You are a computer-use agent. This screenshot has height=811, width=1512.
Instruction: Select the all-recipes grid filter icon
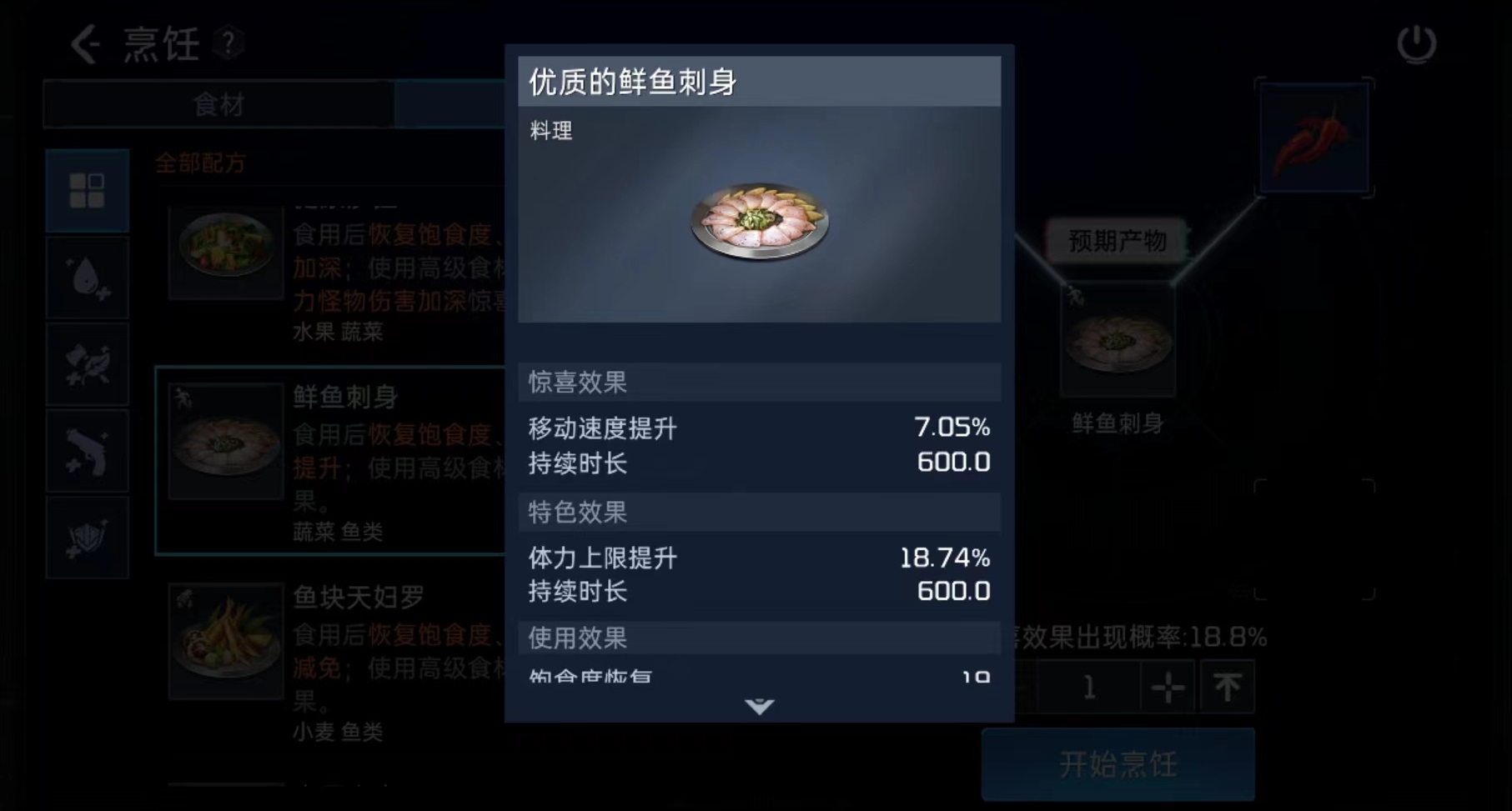pyautogui.click(x=86, y=189)
